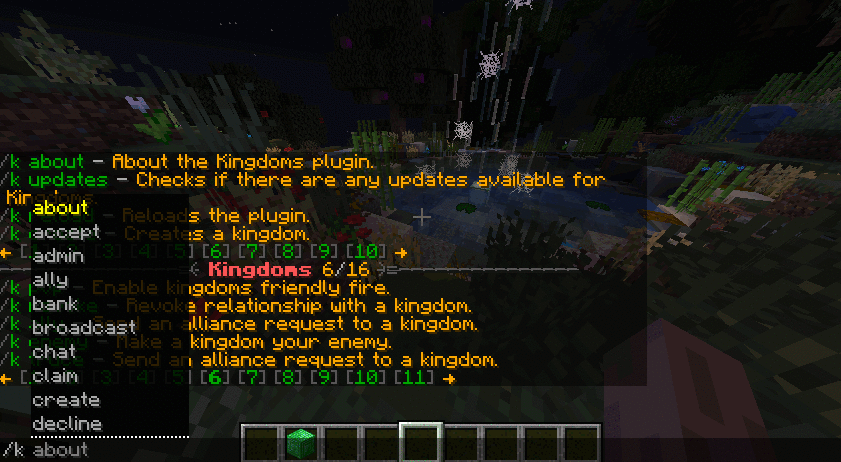Image resolution: width=841 pixels, height=462 pixels.
Task: Choose the 'decline' command suggestion
Action: click(67, 424)
